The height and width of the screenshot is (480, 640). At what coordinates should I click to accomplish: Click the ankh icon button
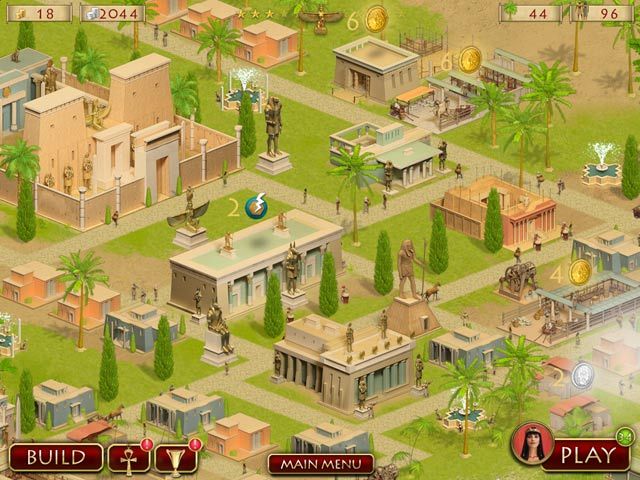127,457
